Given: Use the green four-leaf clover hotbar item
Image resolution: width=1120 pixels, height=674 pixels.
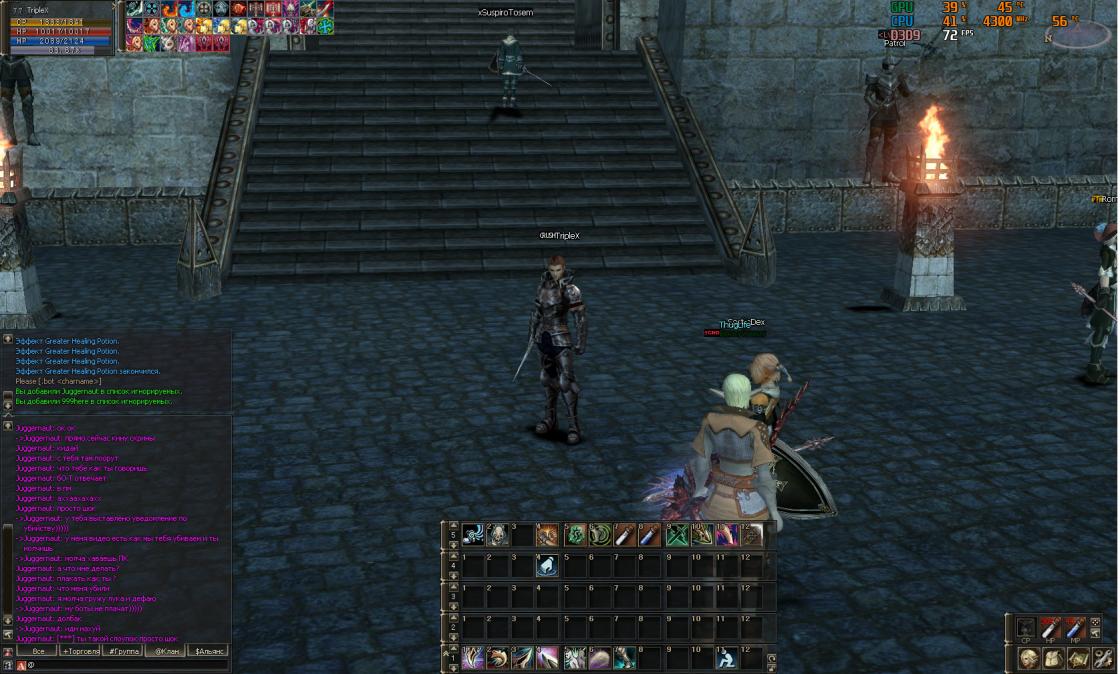Looking at the screenshot, I should pyautogui.click(x=575, y=535).
